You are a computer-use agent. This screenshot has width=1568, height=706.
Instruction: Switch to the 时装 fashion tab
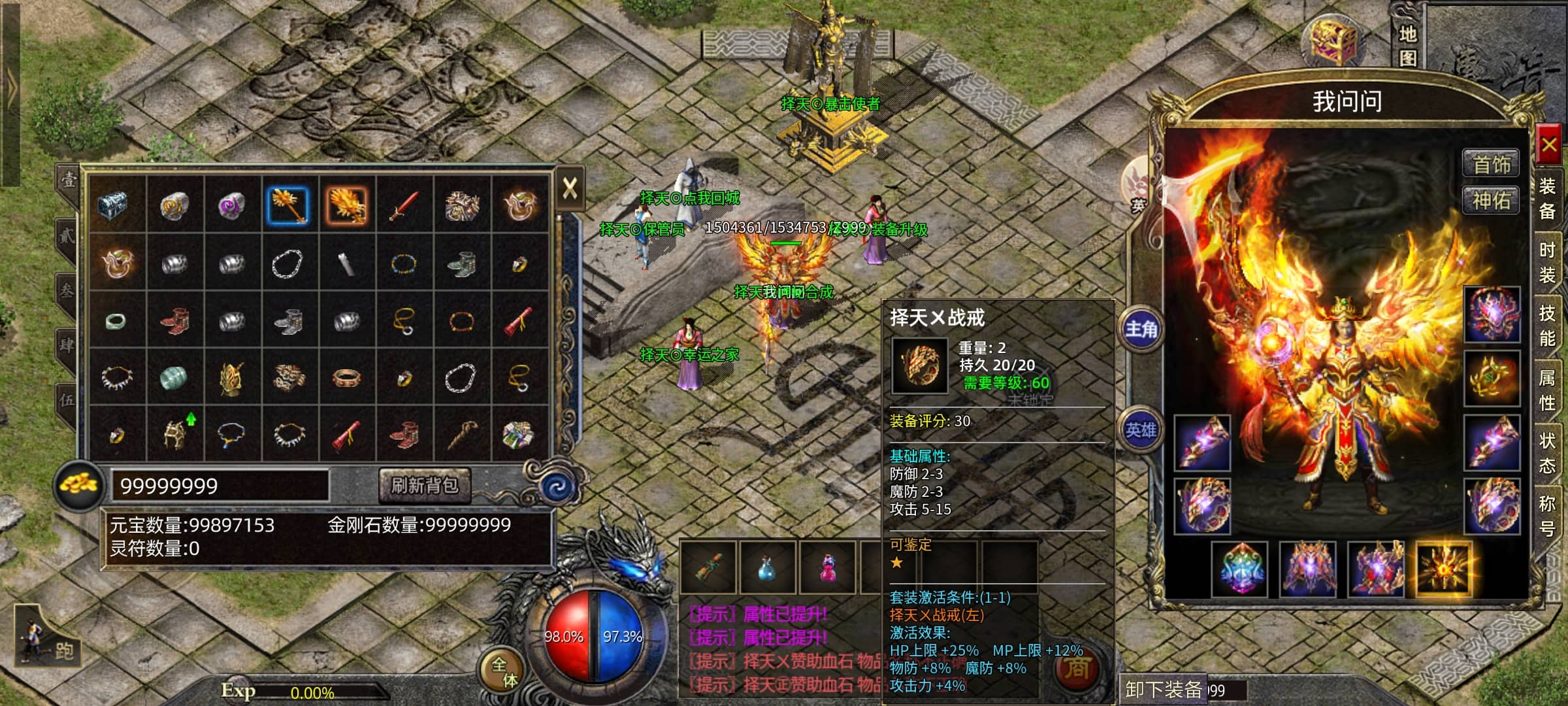1547,263
